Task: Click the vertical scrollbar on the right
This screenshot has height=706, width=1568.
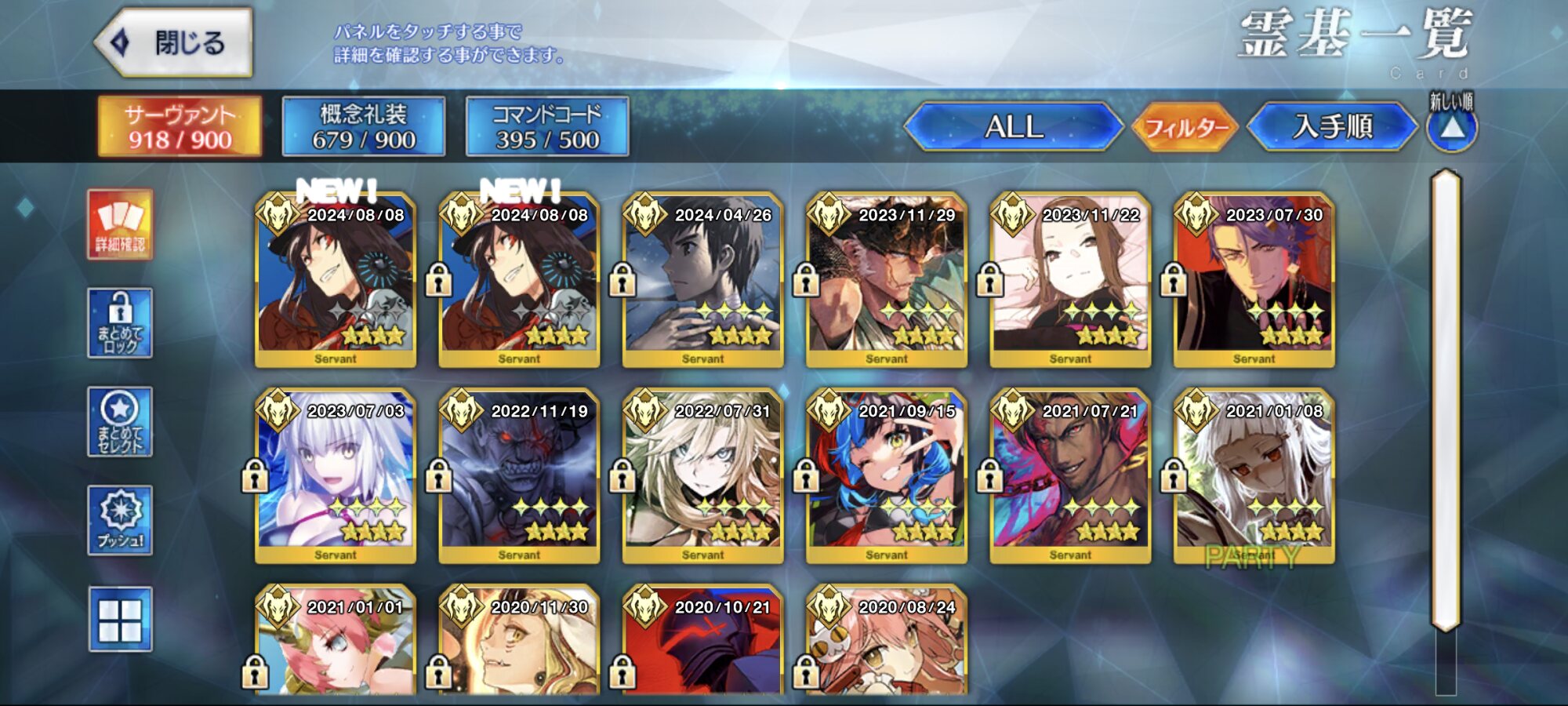Action: pos(1446,400)
